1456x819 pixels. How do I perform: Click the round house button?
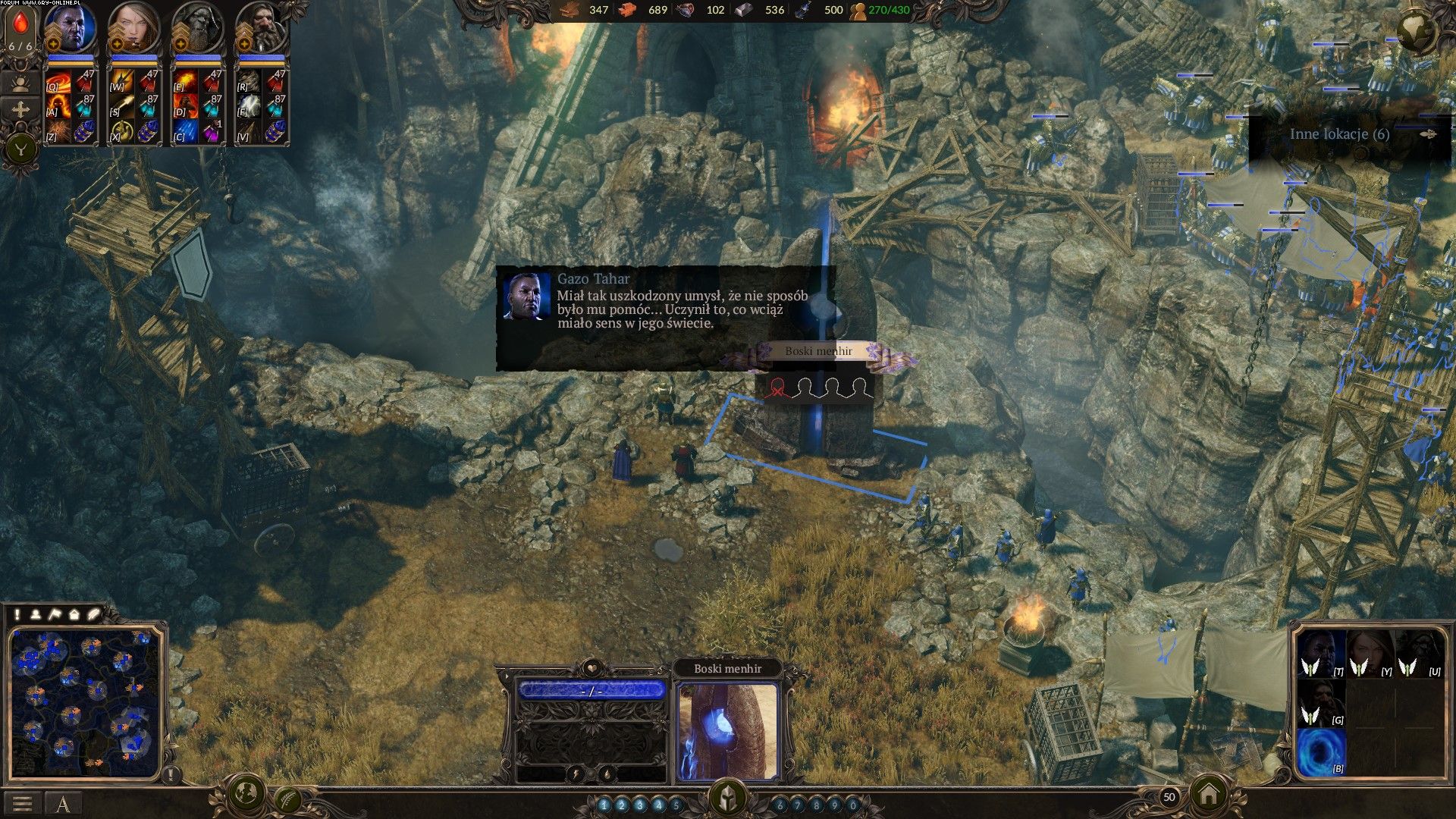tap(1209, 795)
